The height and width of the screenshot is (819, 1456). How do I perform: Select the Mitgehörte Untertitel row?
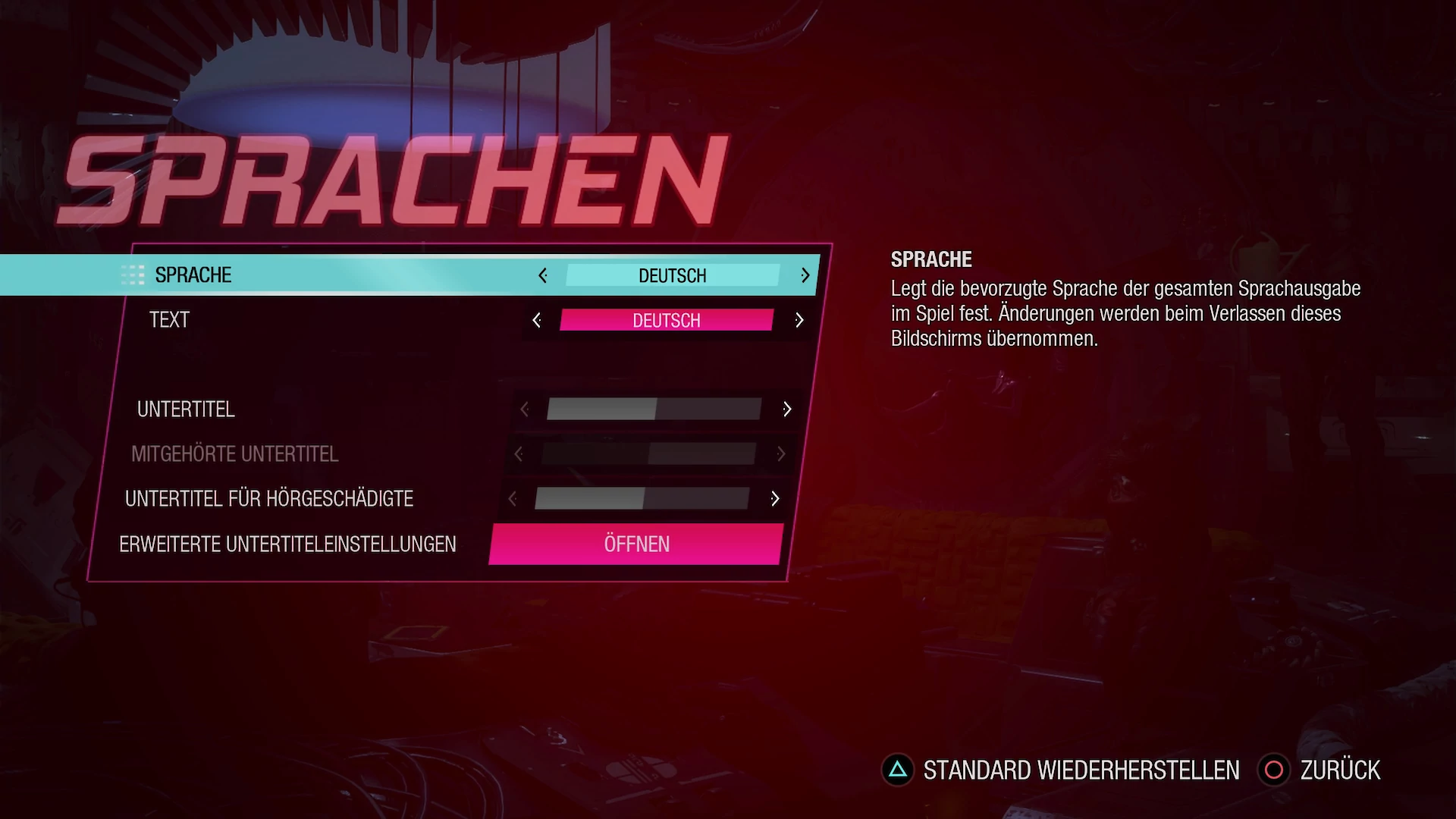(234, 454)
